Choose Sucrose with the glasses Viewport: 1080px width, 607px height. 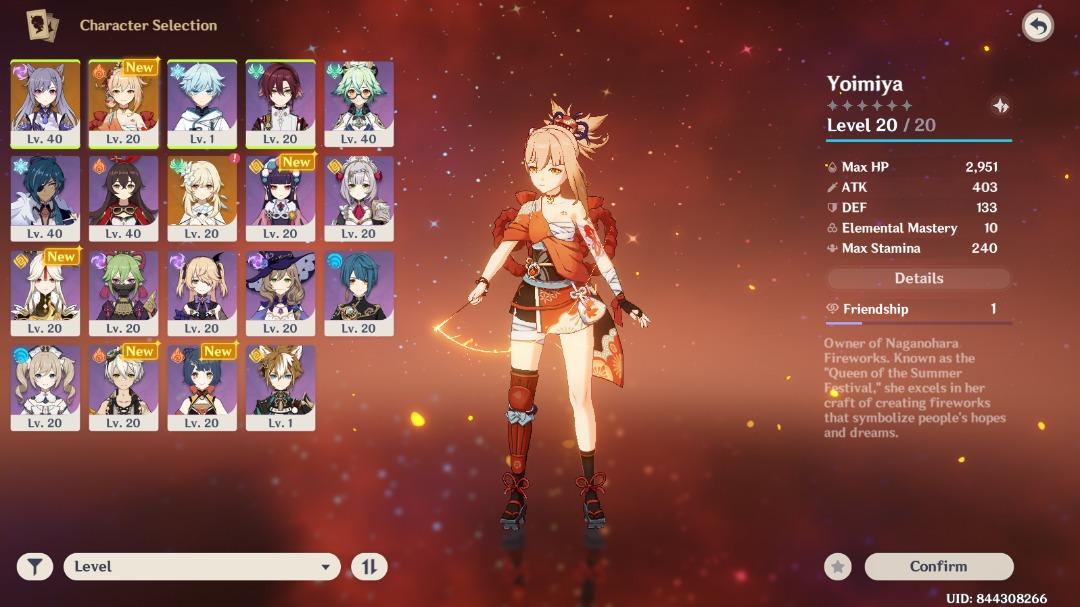coord(359,103)
